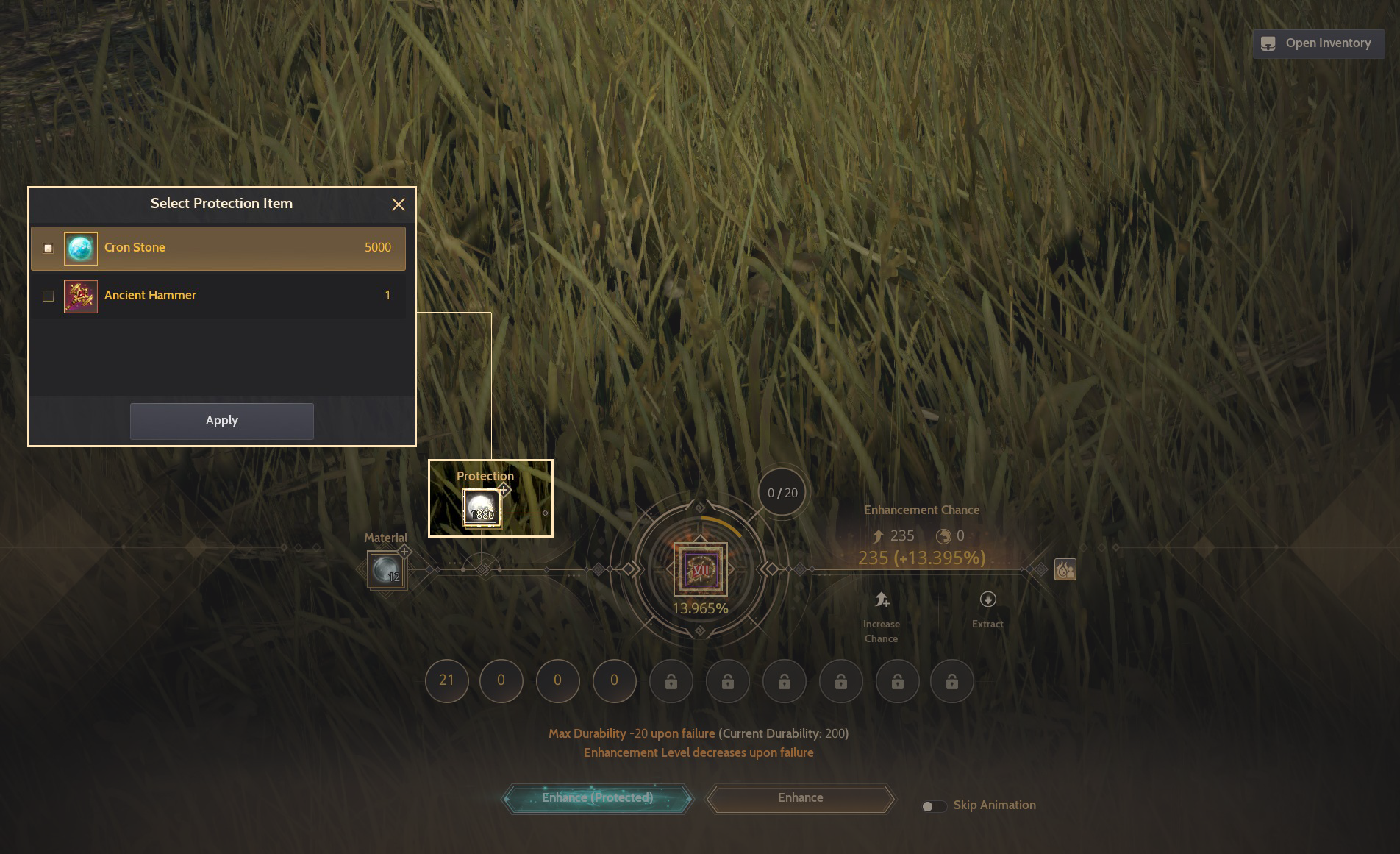Toggle Skip Animation
Screen dimensions: 1400x854
point(934,806)
